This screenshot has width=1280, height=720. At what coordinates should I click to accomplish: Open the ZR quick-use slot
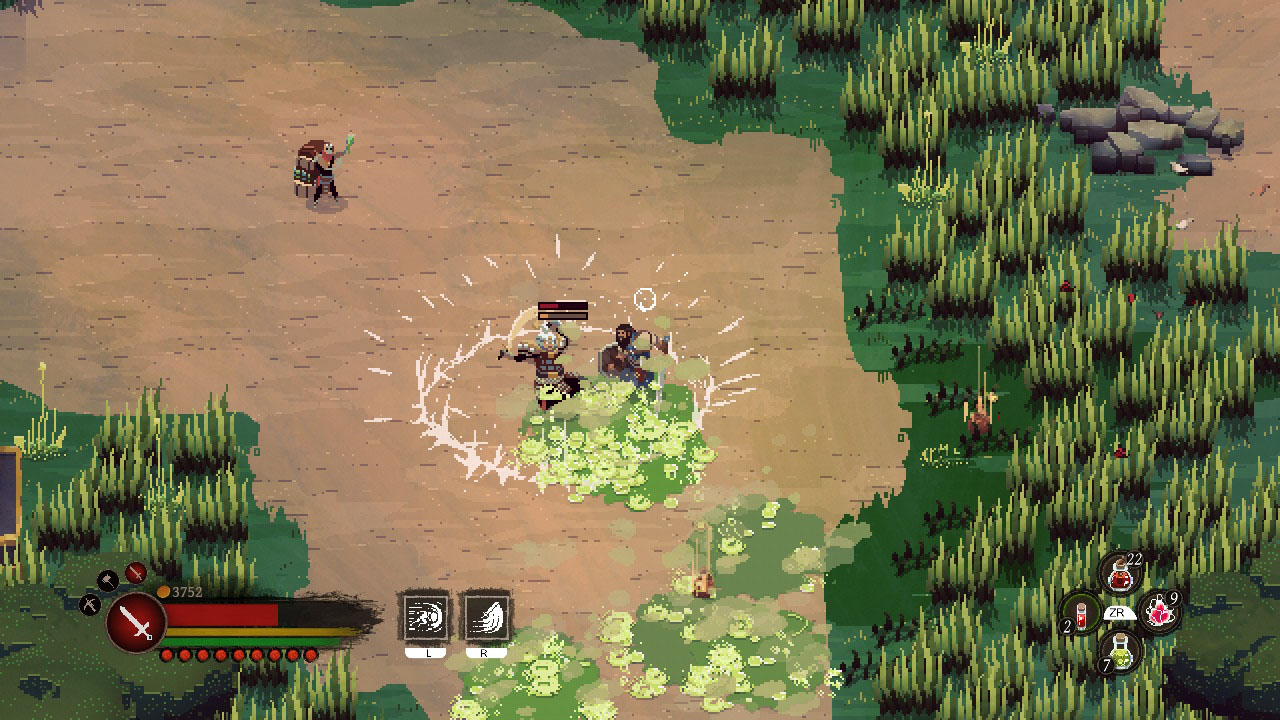1119,611
